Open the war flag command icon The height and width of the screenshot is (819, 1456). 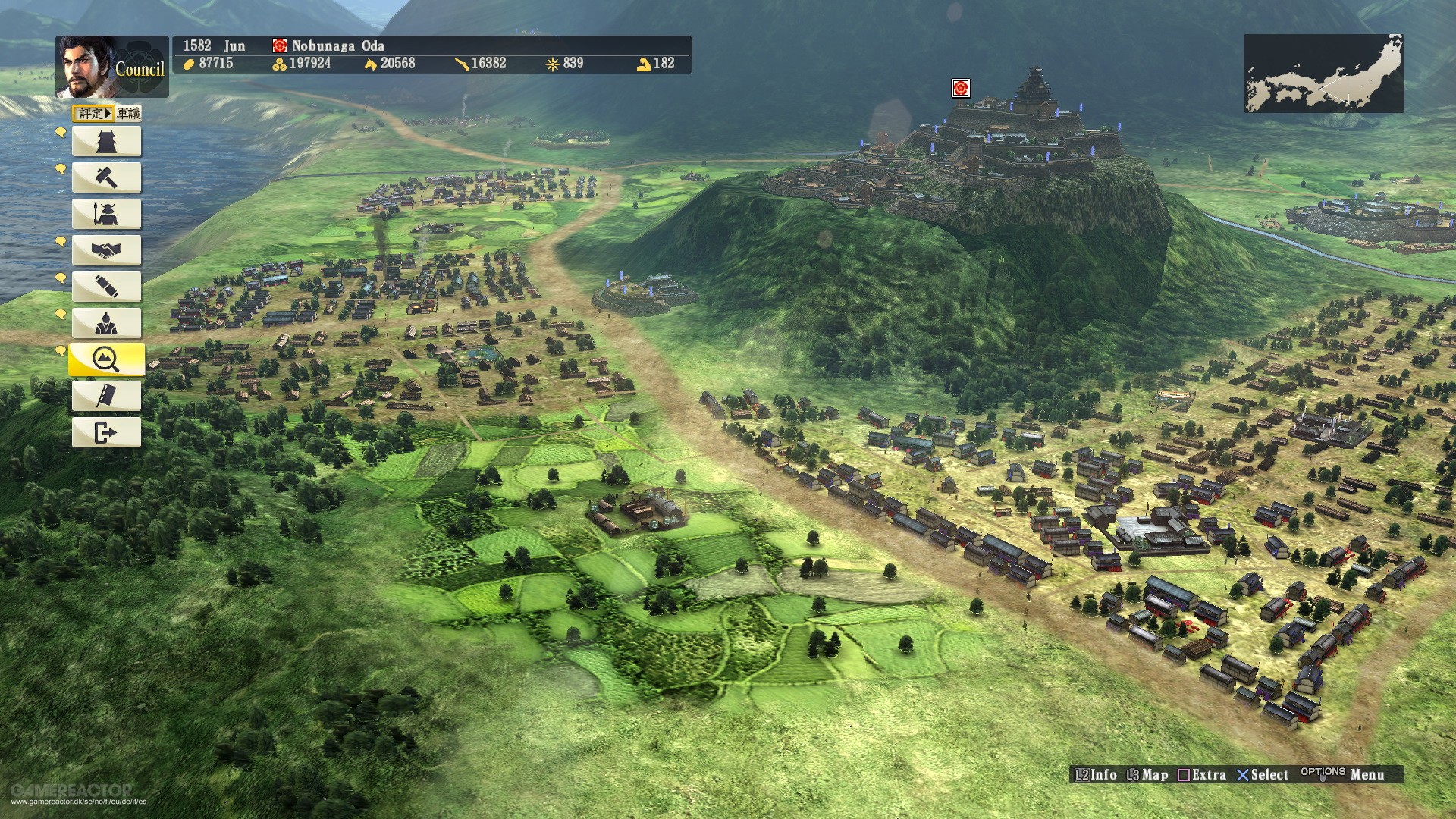[106, 395]
